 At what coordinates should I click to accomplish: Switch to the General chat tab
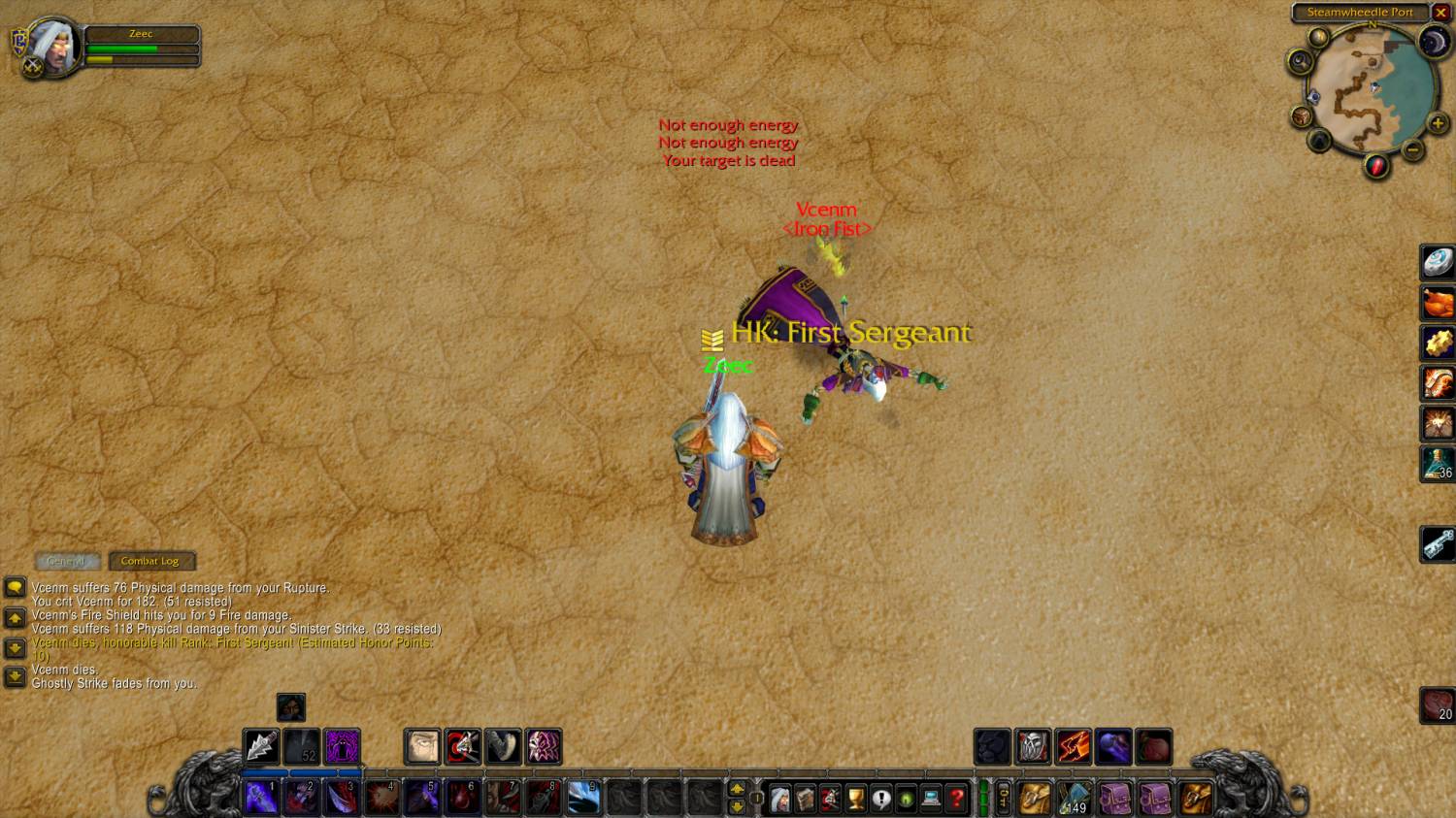tap(66, 561)
